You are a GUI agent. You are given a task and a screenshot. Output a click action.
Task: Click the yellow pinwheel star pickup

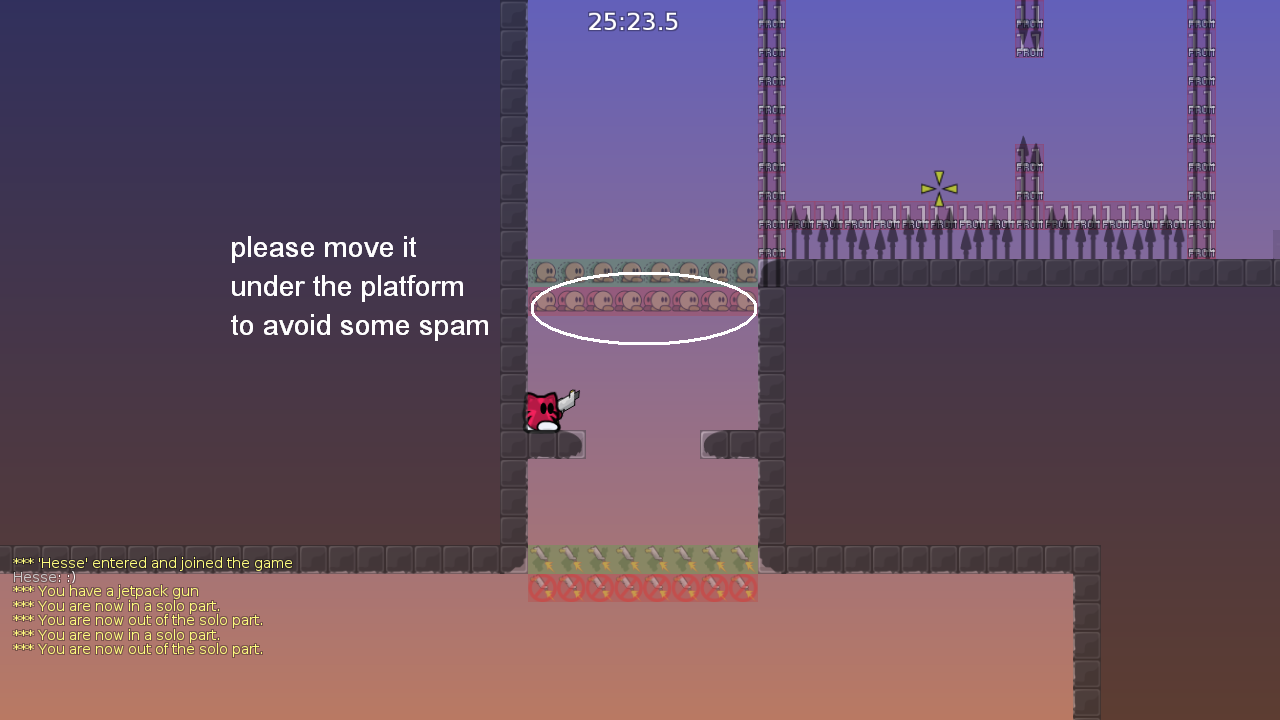coord(938,186)
